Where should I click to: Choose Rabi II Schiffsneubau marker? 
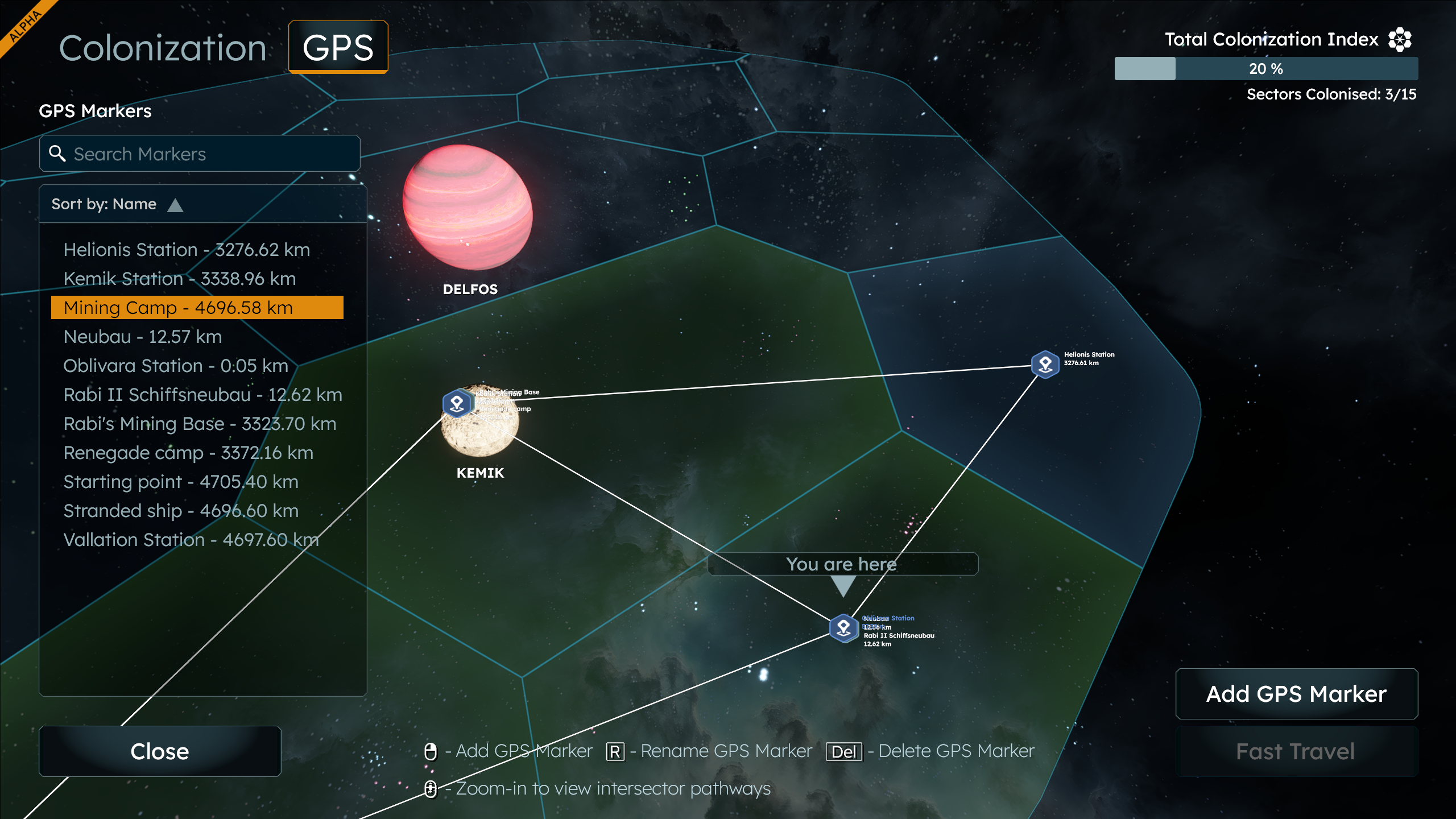click(202, 395)
